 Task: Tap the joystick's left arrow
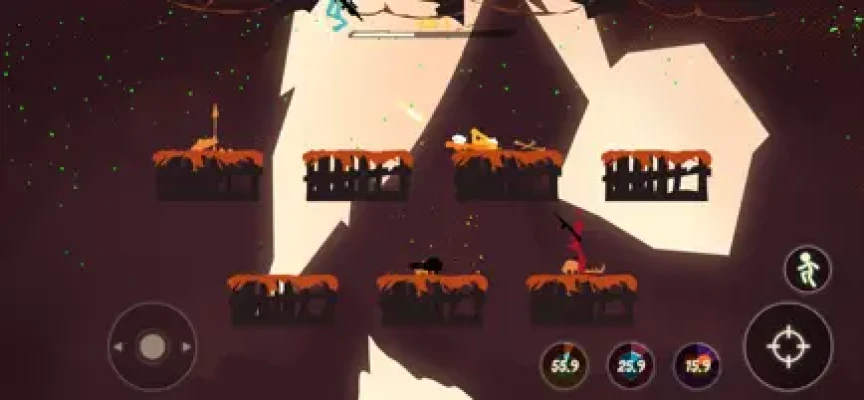120,347
